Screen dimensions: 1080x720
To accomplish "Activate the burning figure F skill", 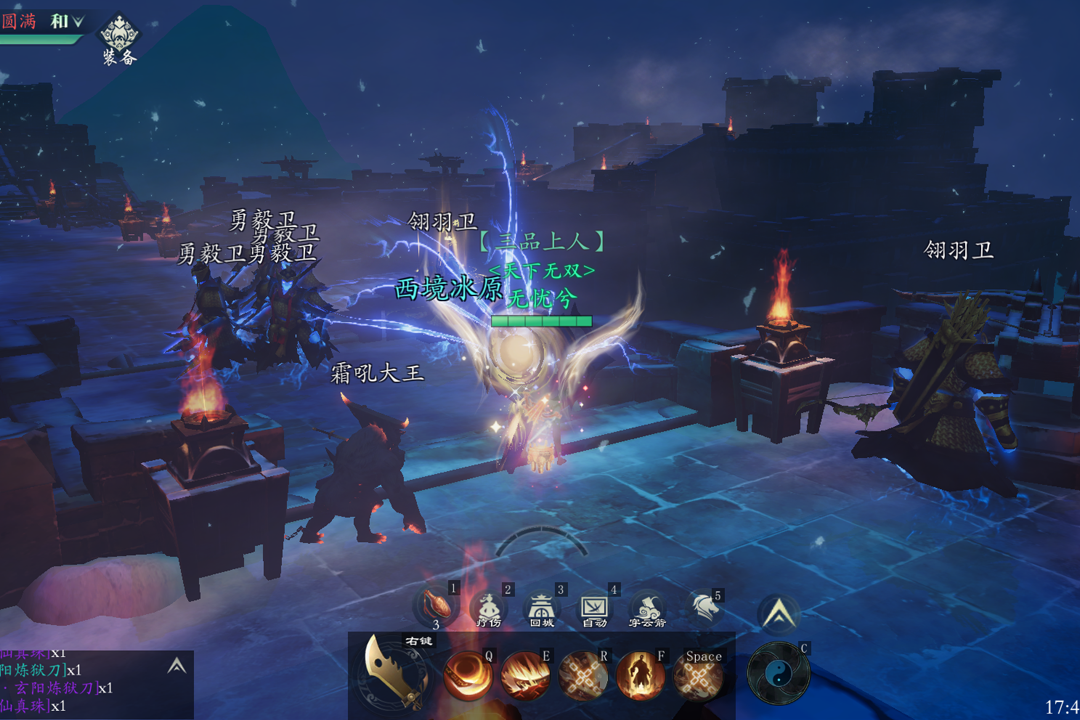I will click(640, 675).
